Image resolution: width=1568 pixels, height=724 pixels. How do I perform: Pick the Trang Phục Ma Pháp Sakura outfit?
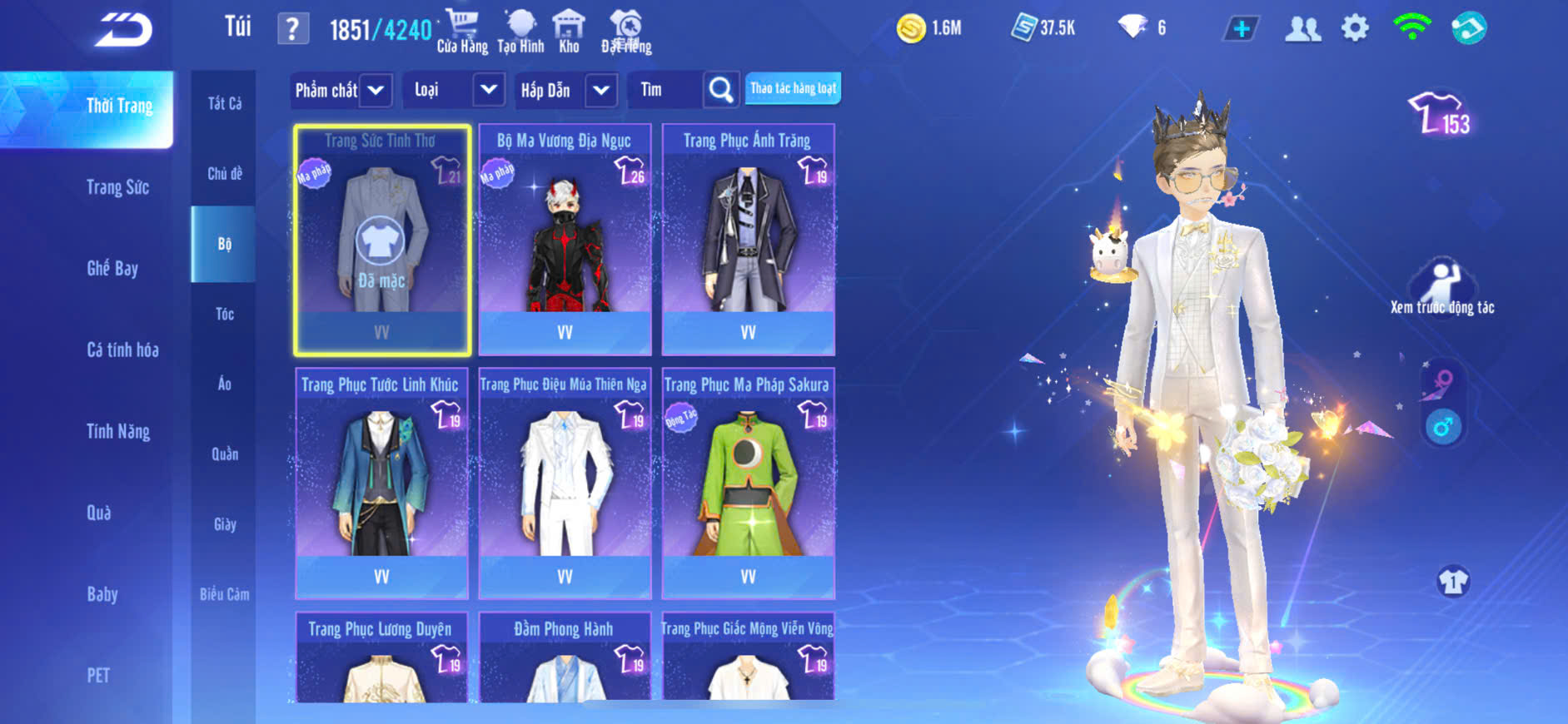pyautogui.click(x=748, y=483)
